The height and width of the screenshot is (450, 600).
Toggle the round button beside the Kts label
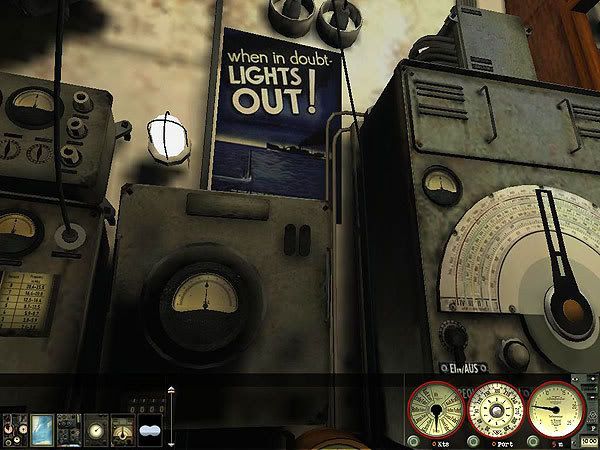[413, 441]
